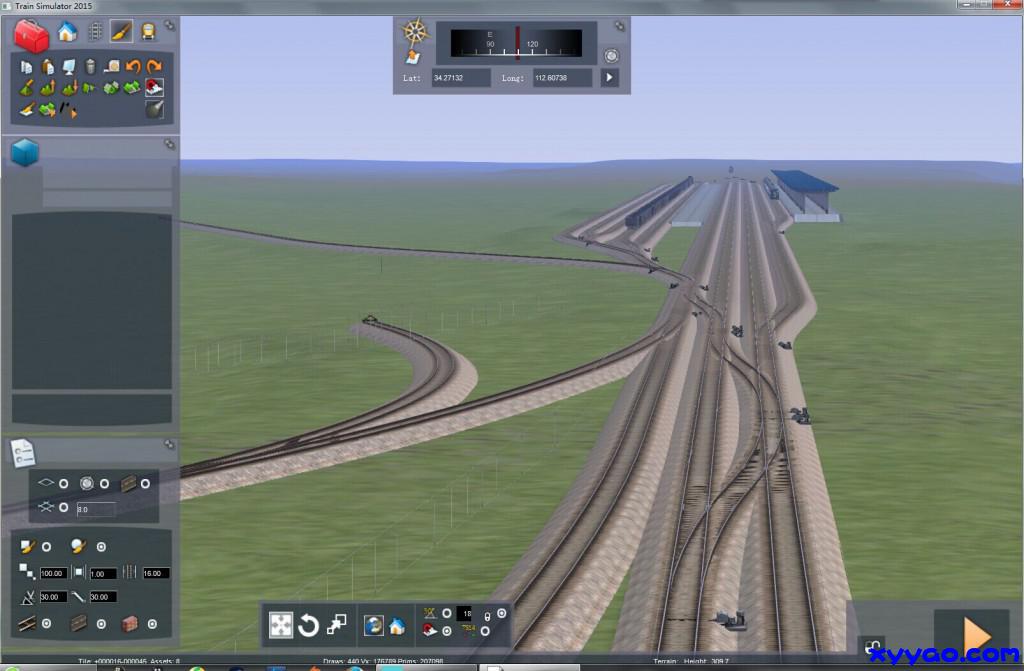Switch to the house object tools tab

pos(67,32)
